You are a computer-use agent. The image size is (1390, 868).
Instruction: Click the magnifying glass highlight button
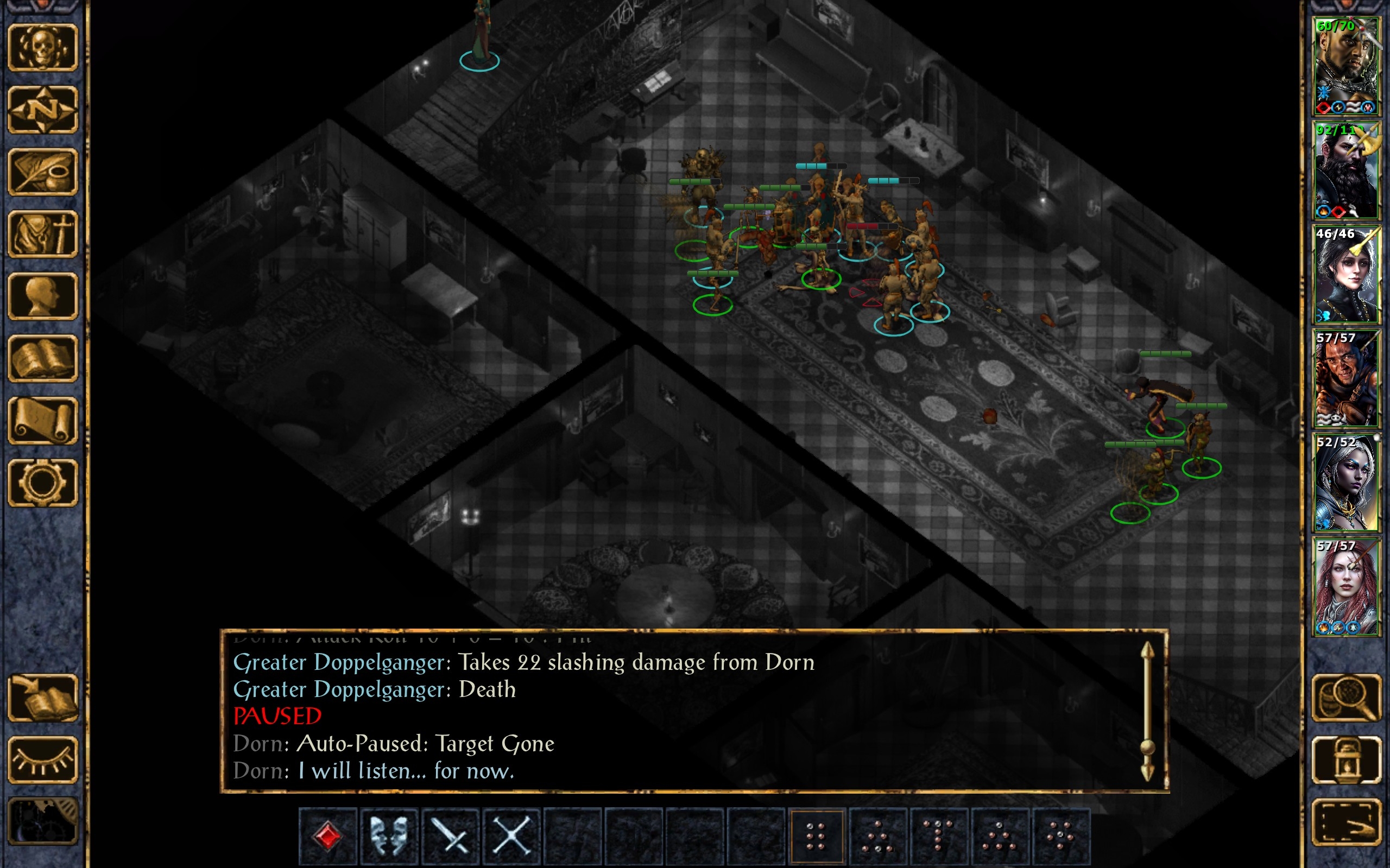pos(1346,698)
